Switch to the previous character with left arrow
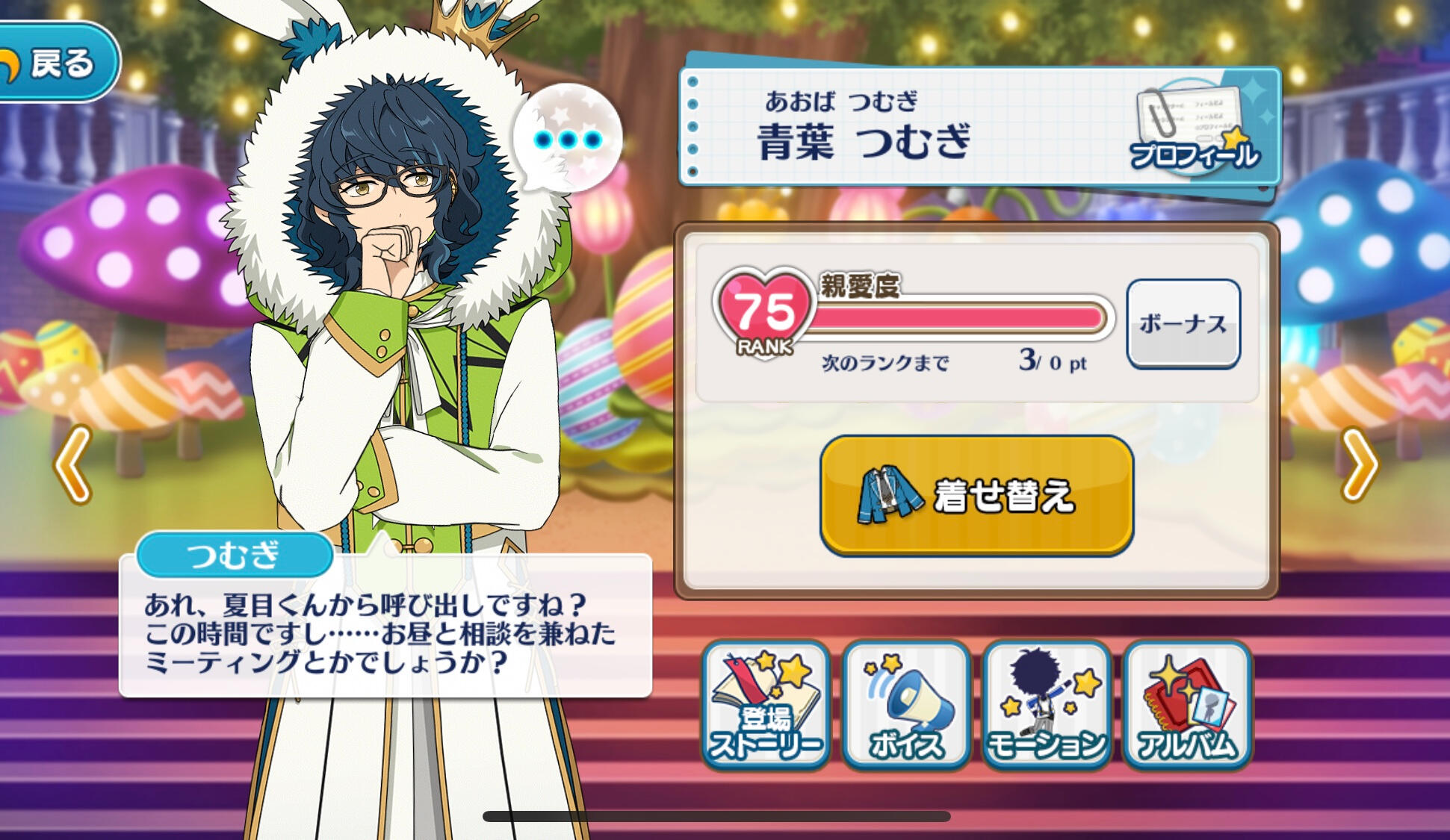 pos(73,464)
